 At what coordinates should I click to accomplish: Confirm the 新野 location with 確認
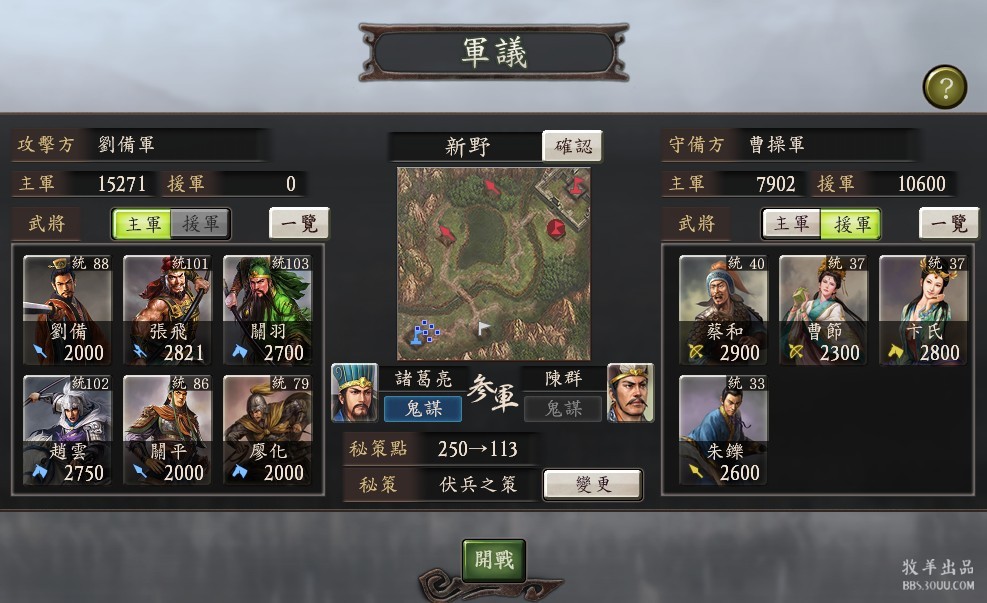572,146
